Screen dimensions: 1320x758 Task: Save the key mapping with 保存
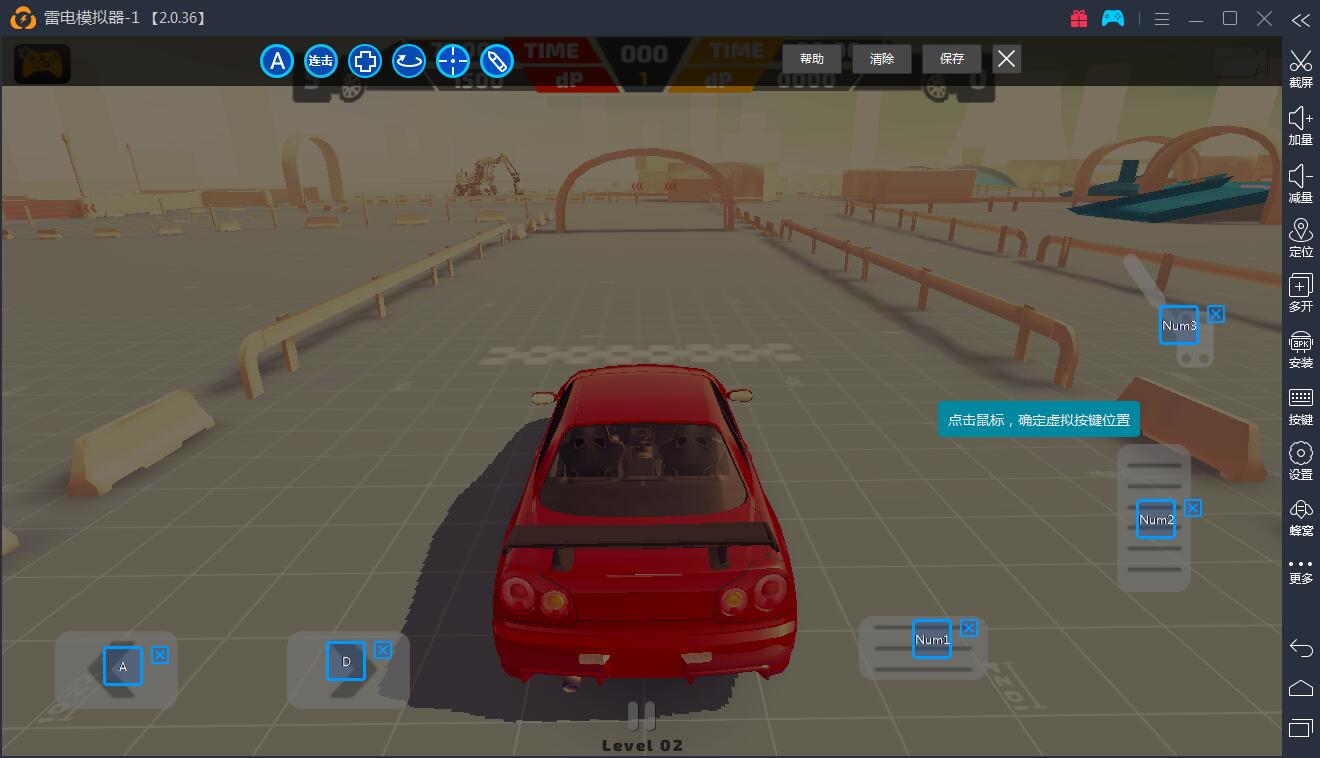coord(951,59)
